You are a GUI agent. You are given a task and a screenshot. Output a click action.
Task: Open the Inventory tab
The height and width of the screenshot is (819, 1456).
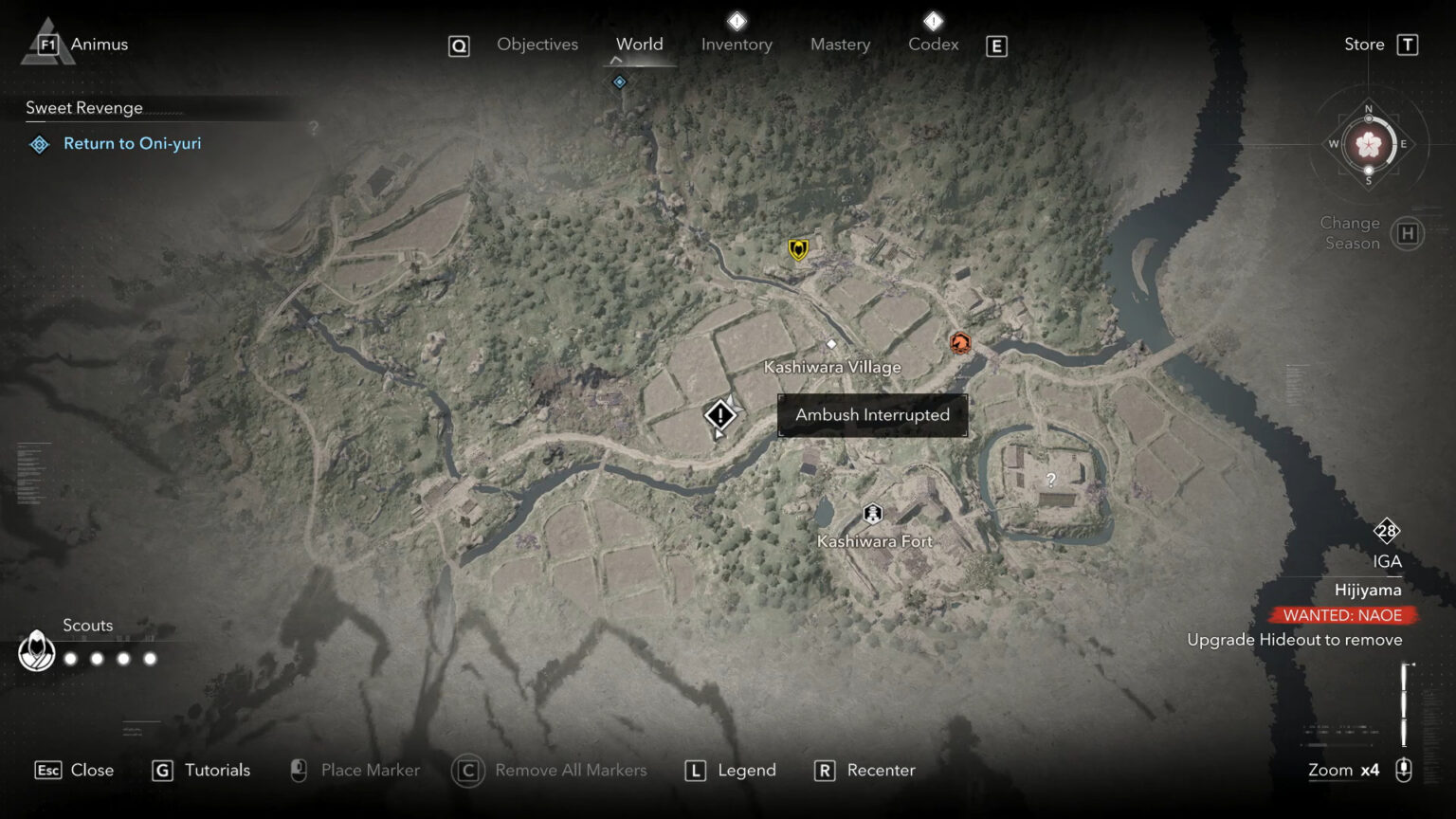(737, 45)
